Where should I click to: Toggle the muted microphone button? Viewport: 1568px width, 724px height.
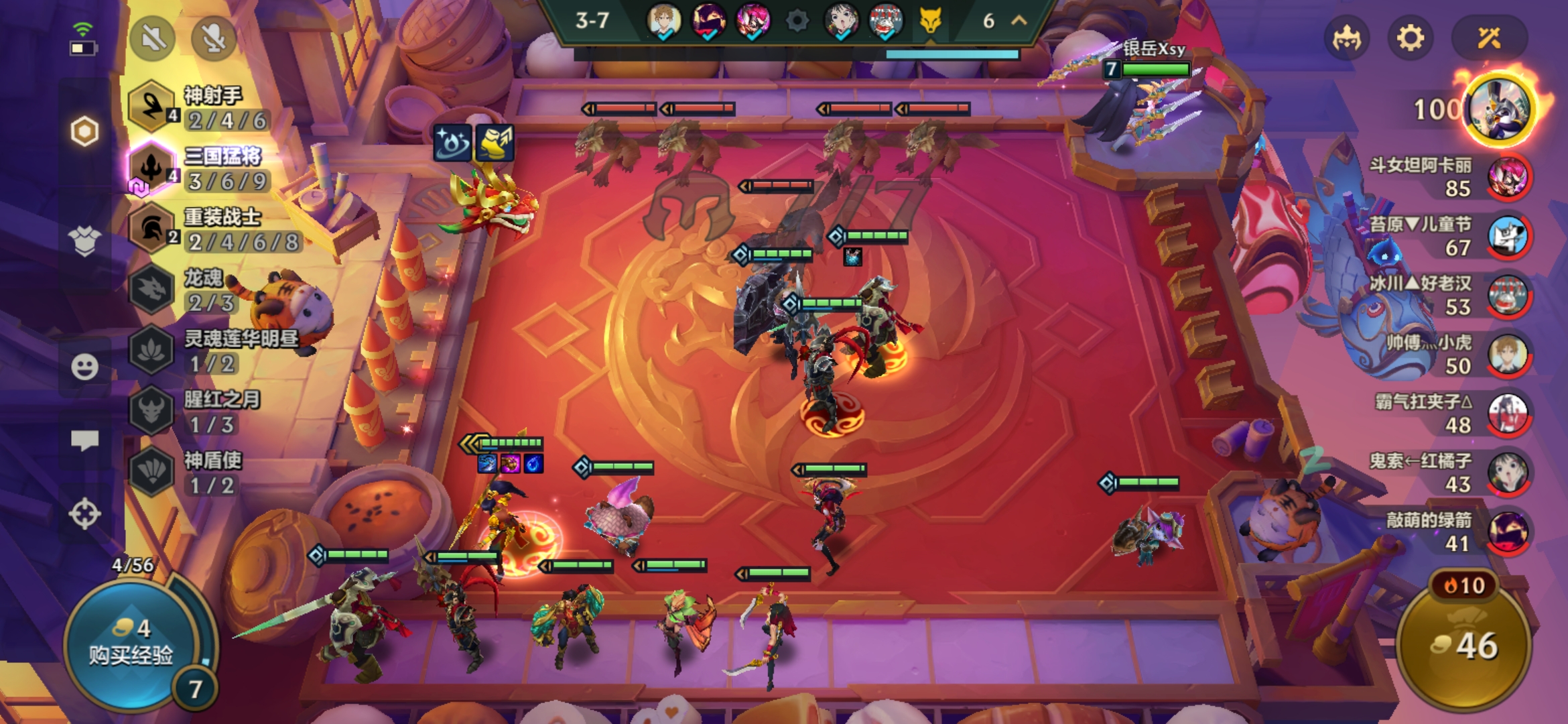click(214, 38)
